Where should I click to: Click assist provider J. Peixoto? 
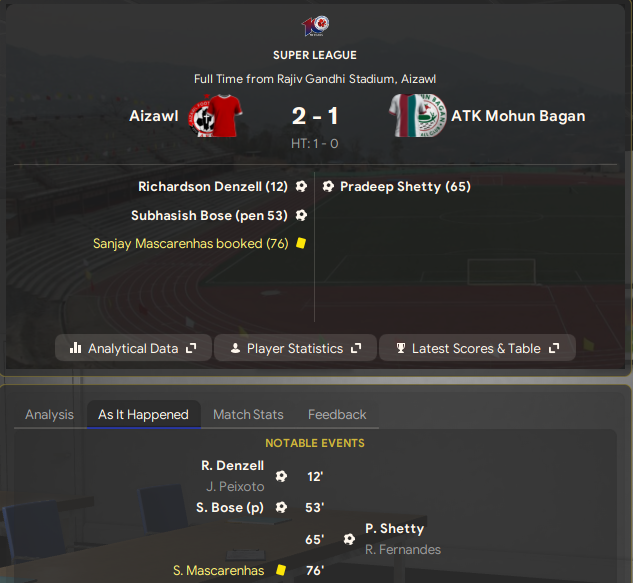pyautogui.click(x=235, y=486)
